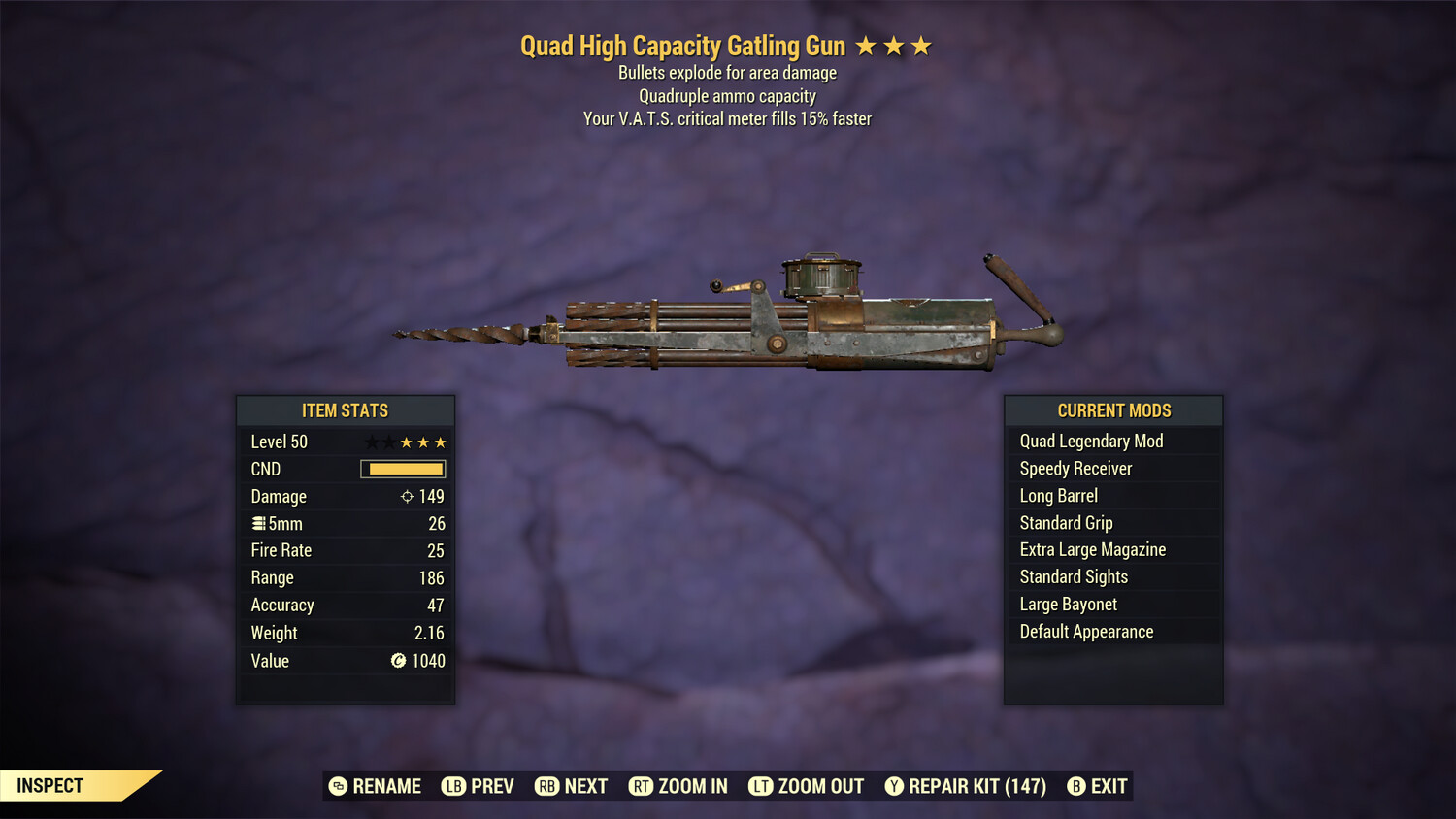
Task: Click ZOOM IN to magnify the gatling gun
Action: [693, 786]
